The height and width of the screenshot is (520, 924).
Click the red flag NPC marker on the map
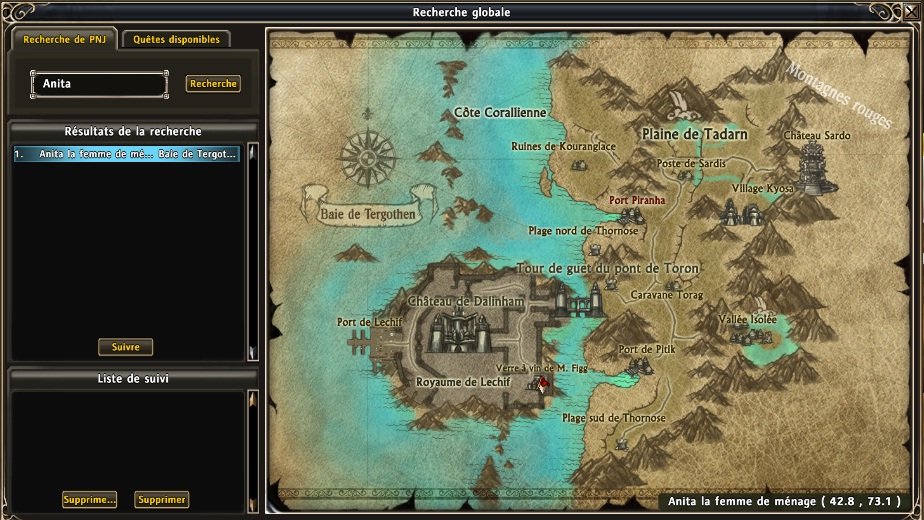coord(541,383)
